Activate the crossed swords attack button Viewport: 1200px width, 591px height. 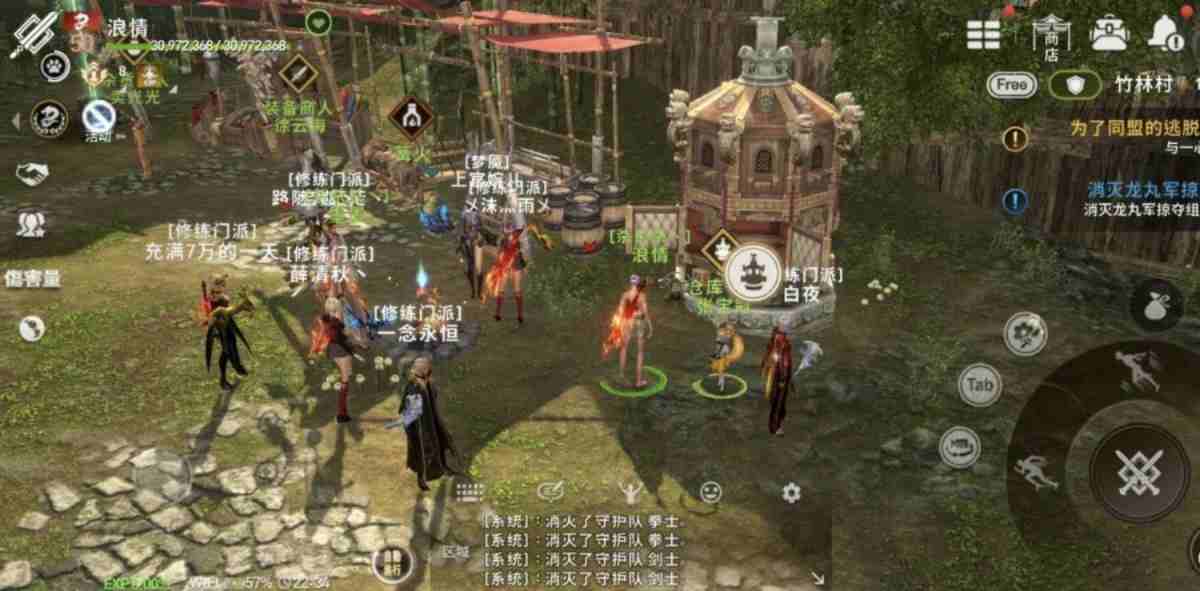[1138, 471]
